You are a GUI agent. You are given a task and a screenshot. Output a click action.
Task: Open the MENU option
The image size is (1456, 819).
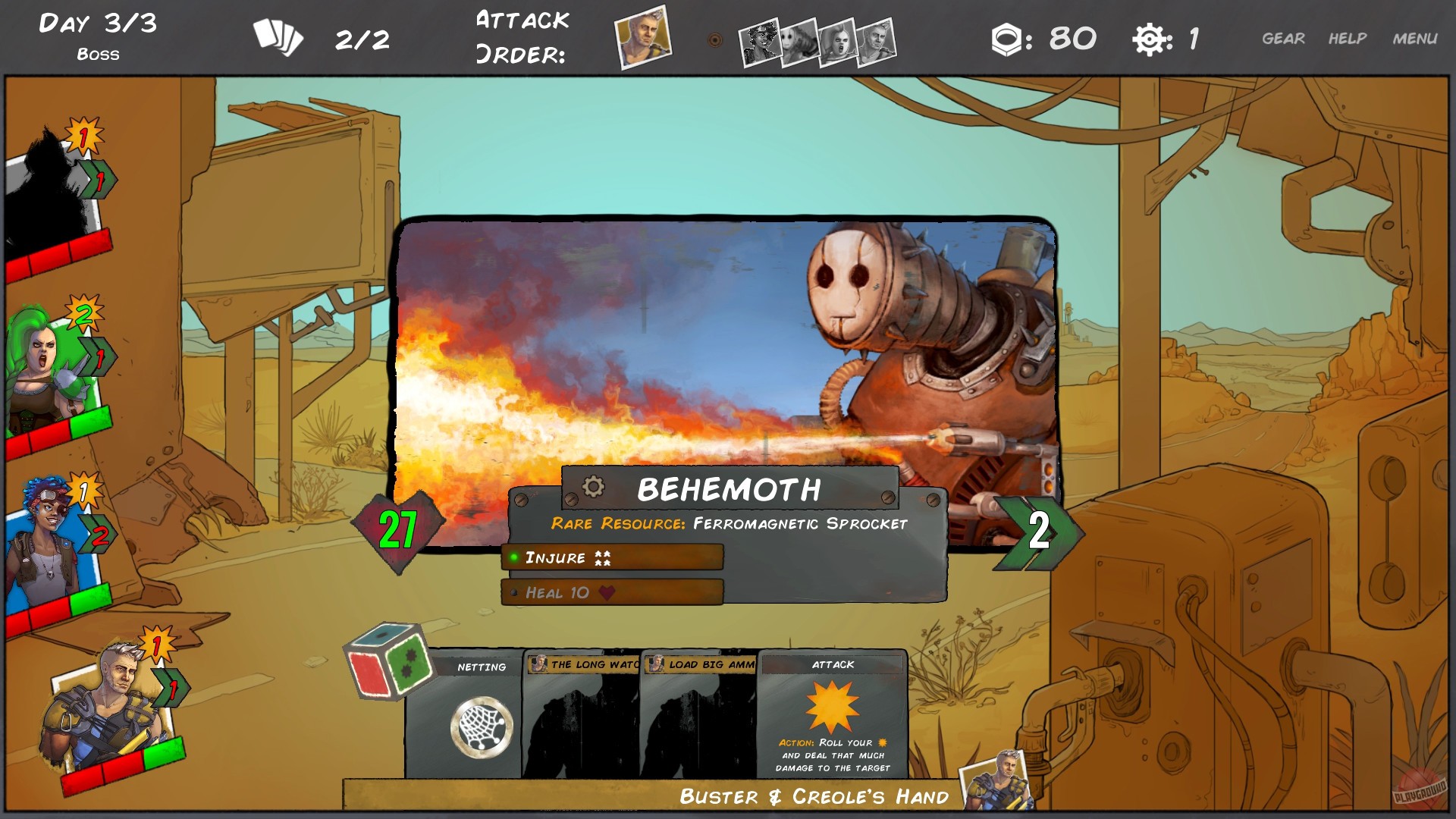tap(1415, 37)
